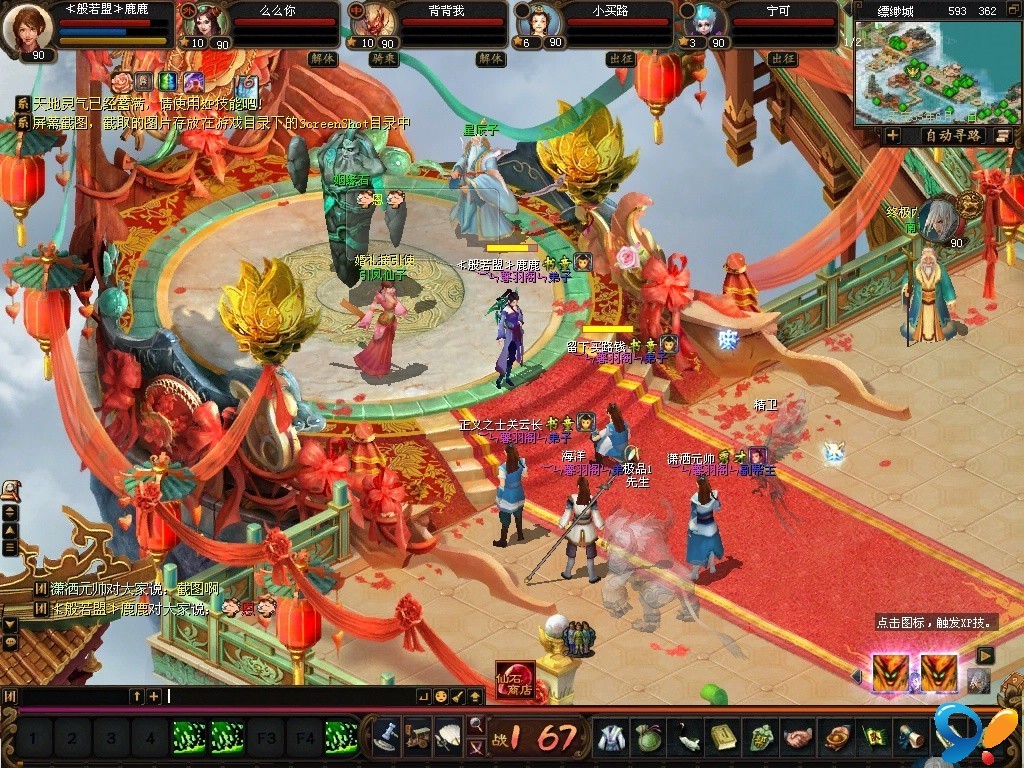1024x768 pixels.
Task: Open the scroll icon in the menu bar
Action: [x=910, y=738]
